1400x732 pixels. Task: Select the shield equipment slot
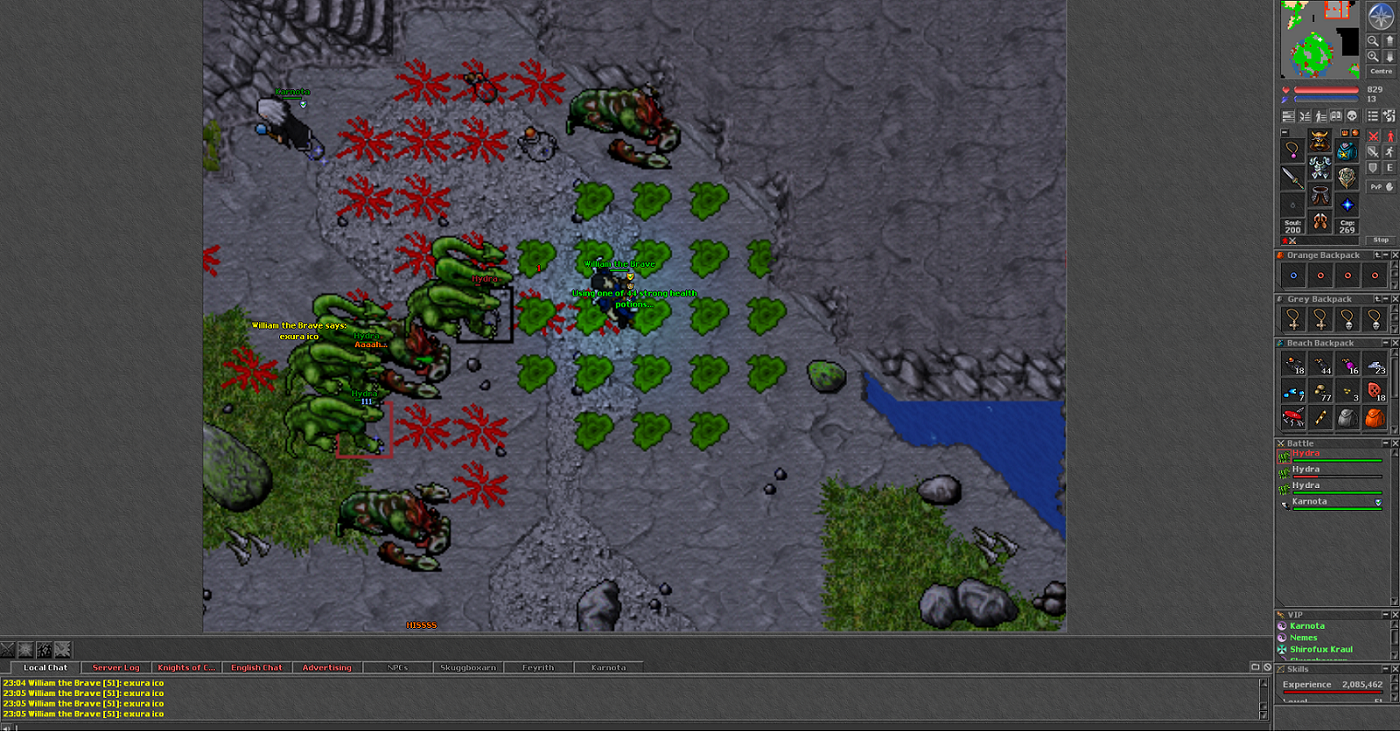(x=1347, y=178)
